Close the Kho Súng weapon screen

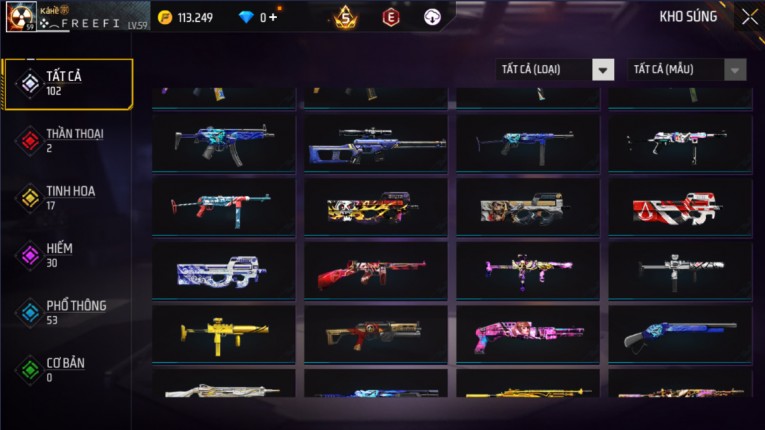[749, 16]
